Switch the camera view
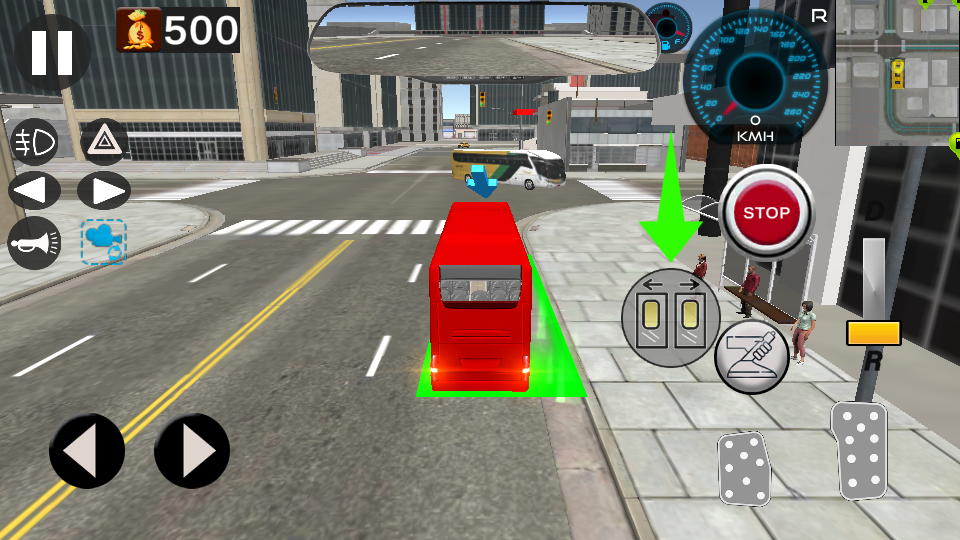Viewport: 960px width, 540px height. click(104, 242)
